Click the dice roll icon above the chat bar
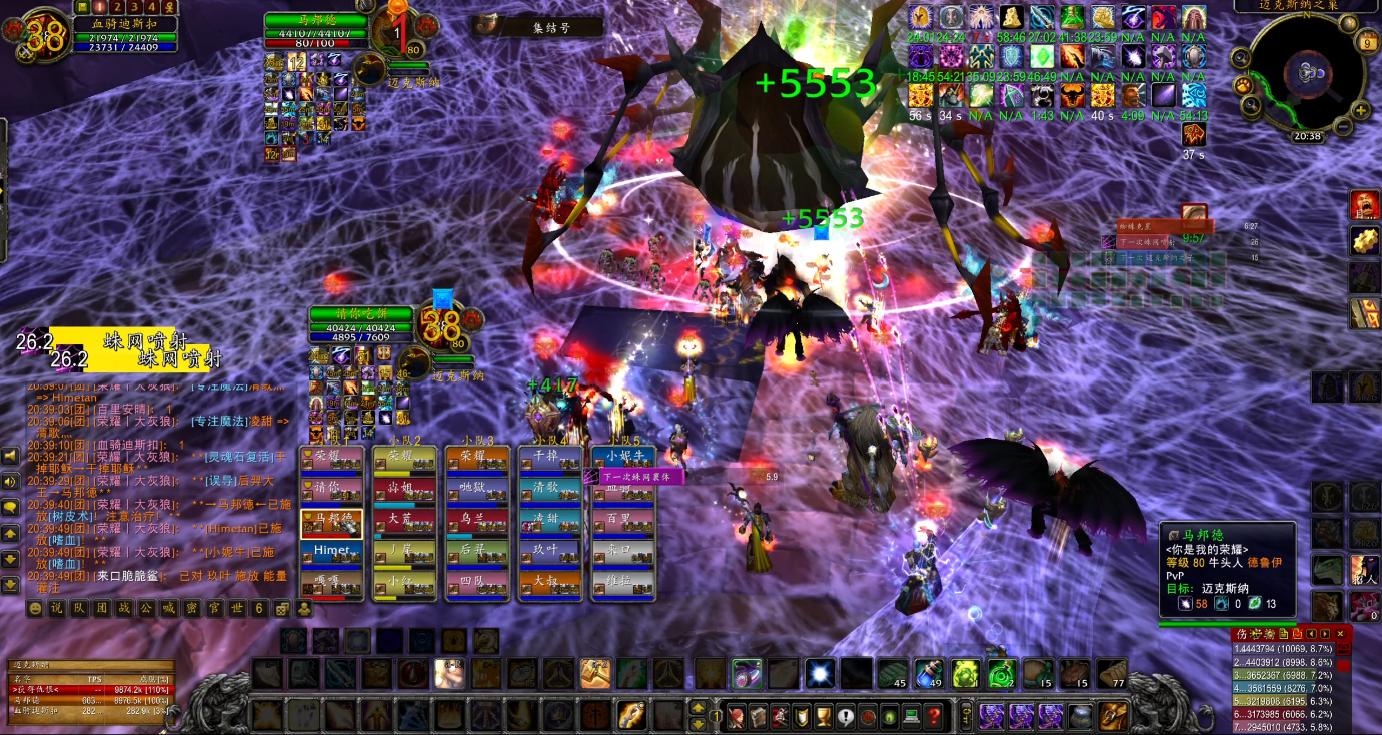The width and height of the screenshot is (1382, 735). pos(280,610)
